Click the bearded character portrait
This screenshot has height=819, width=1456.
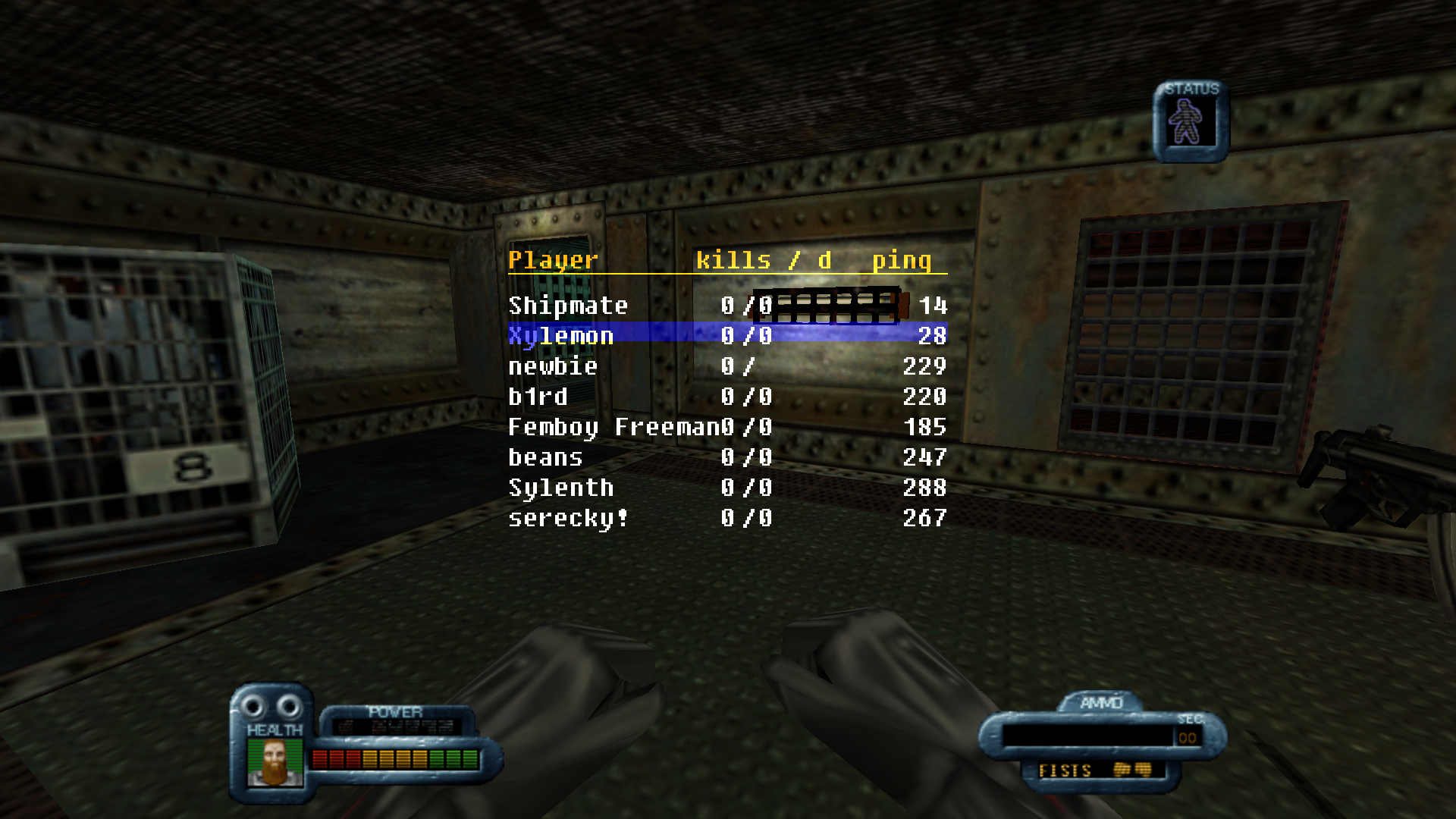(274, 762)
